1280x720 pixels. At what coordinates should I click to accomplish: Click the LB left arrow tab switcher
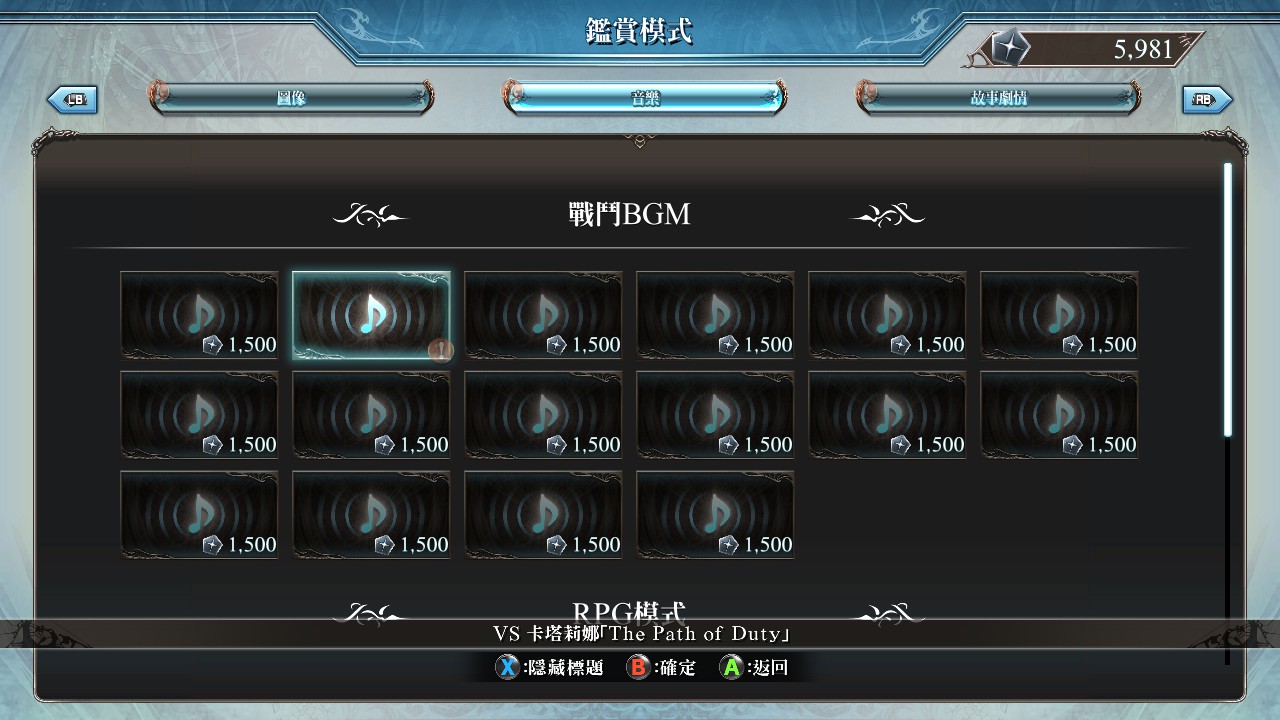coord(73,99)
